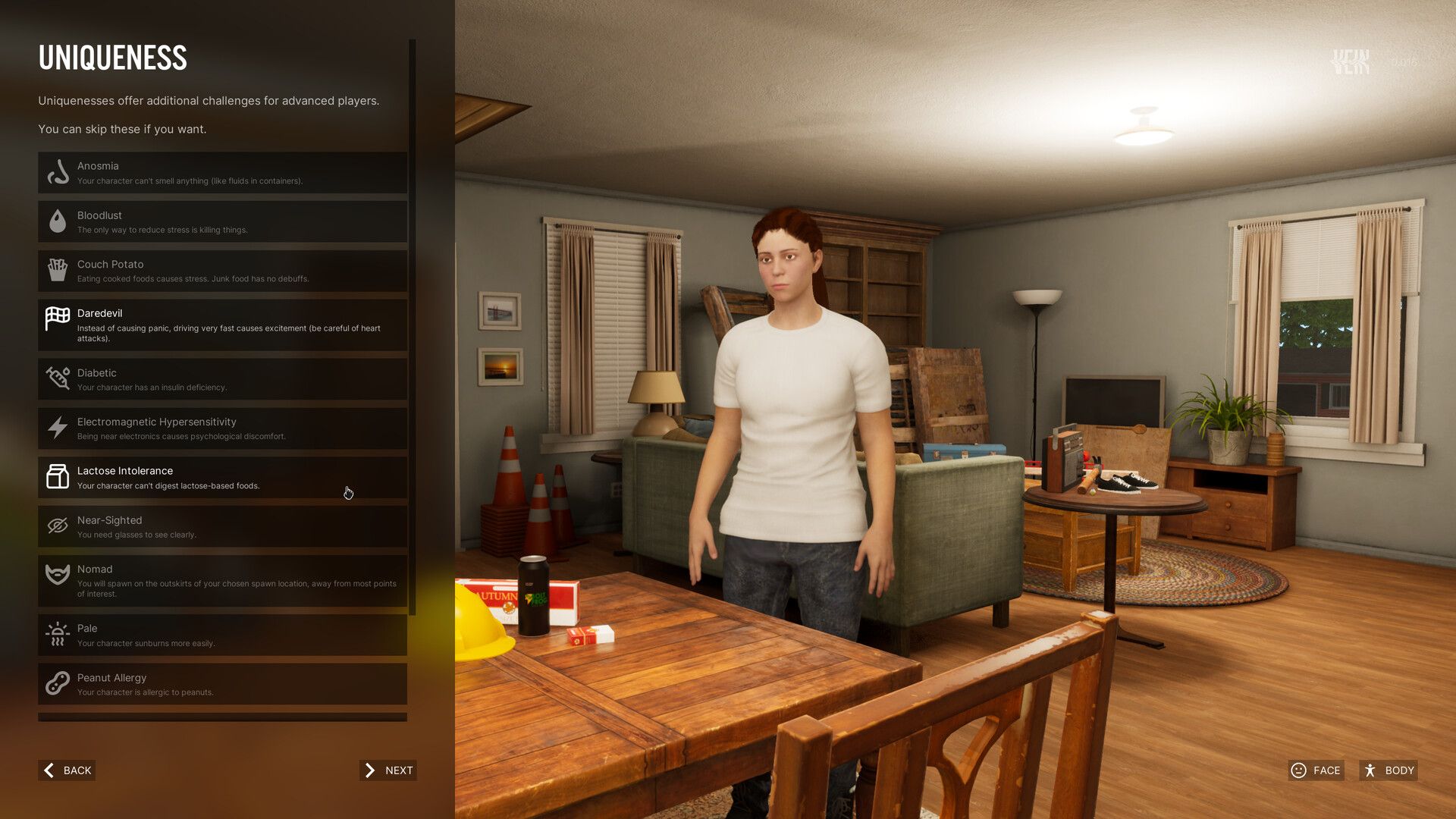The height and width of the screenshot is (819, 1456).
Task: Pick the Pale trait
Action: click(222, 635)
